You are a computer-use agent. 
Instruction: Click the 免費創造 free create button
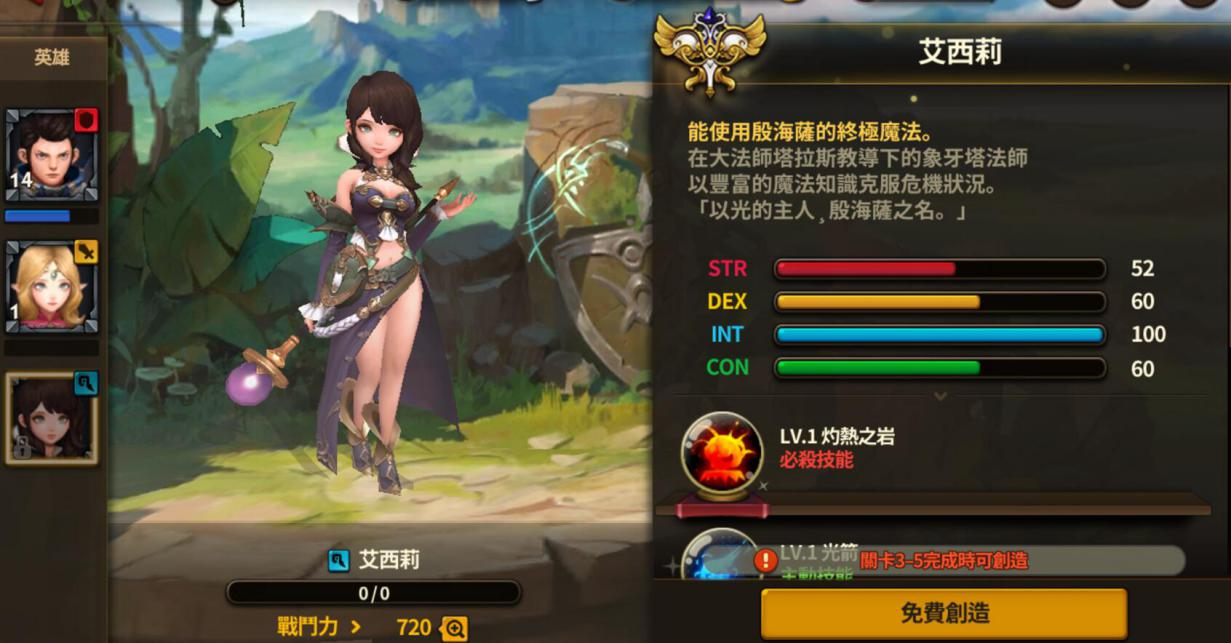click(944, 613)
